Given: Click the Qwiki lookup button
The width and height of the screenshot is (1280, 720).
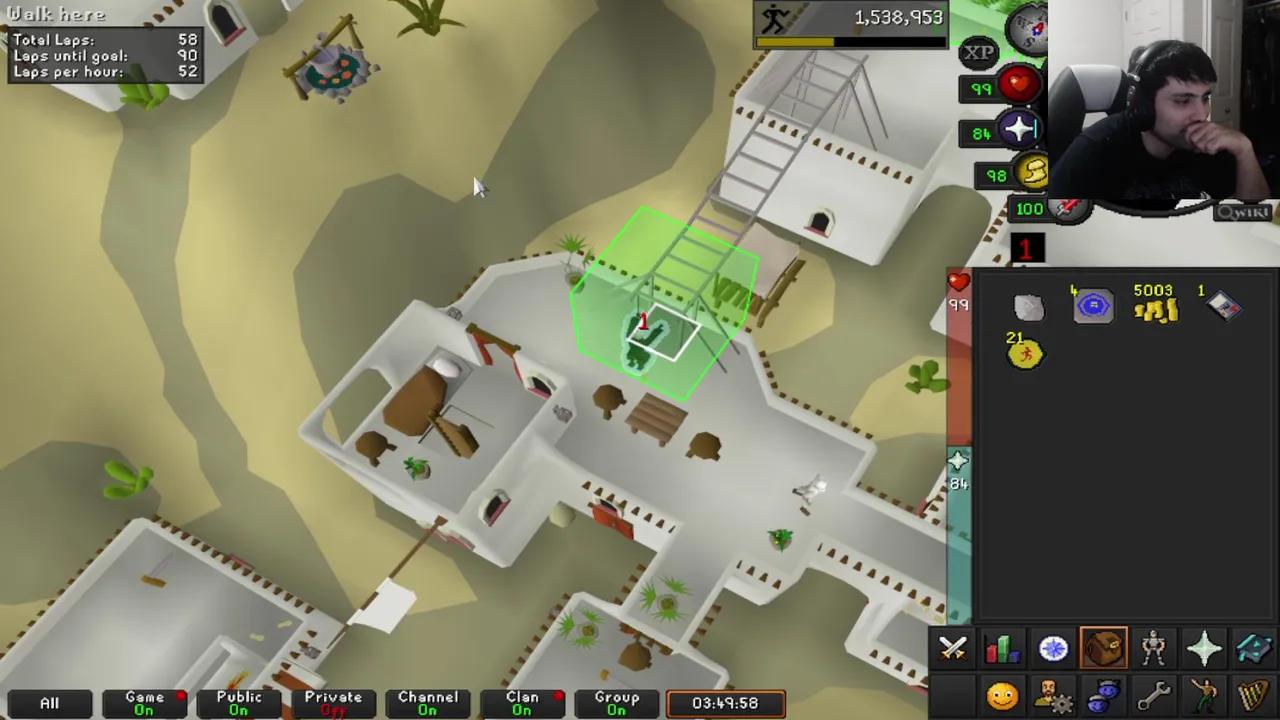Looking at the screenshot, I should [x=1243, y=211].
